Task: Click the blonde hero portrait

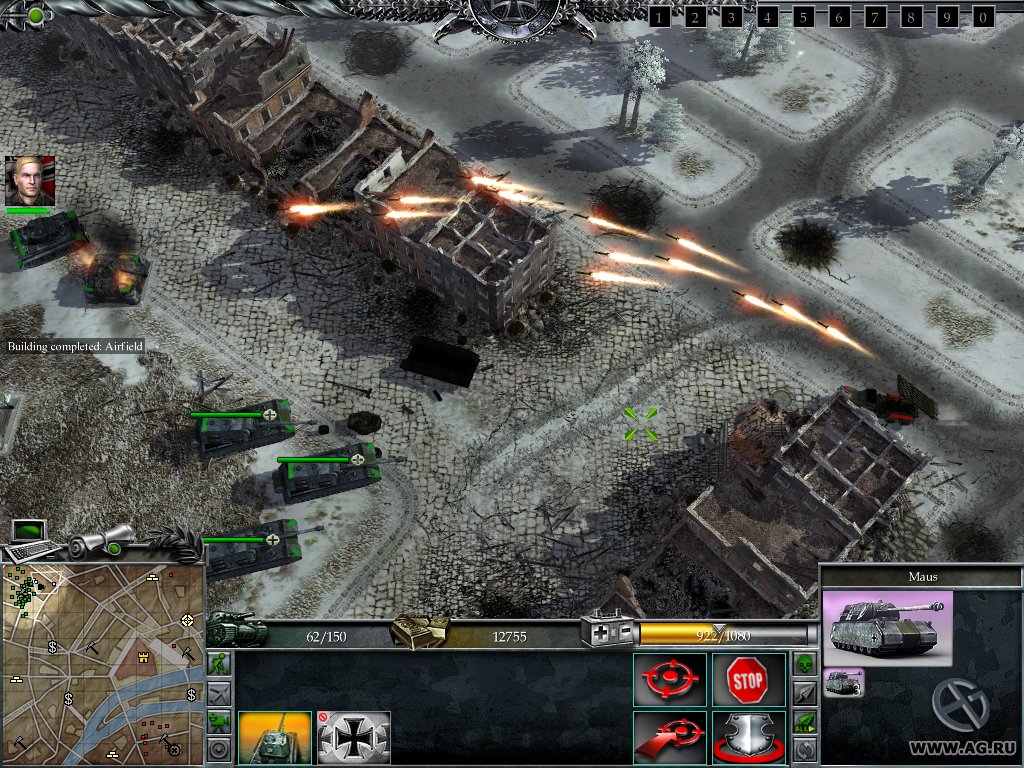Action: (x=29, y=180)
